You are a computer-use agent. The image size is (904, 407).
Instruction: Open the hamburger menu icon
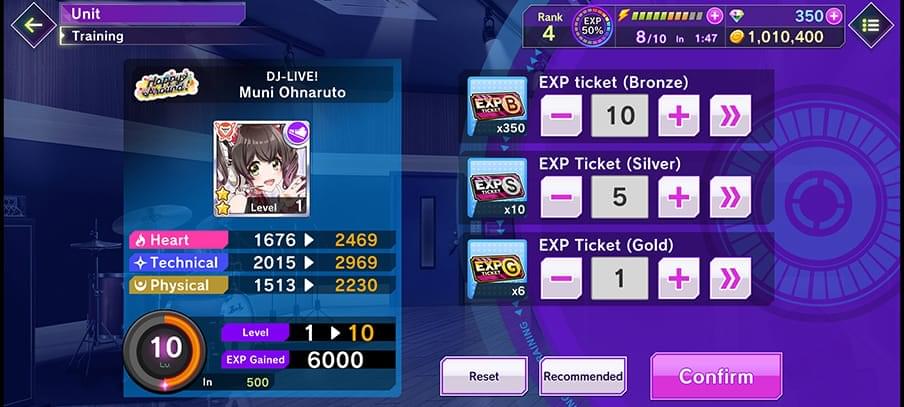click(870, 25)
